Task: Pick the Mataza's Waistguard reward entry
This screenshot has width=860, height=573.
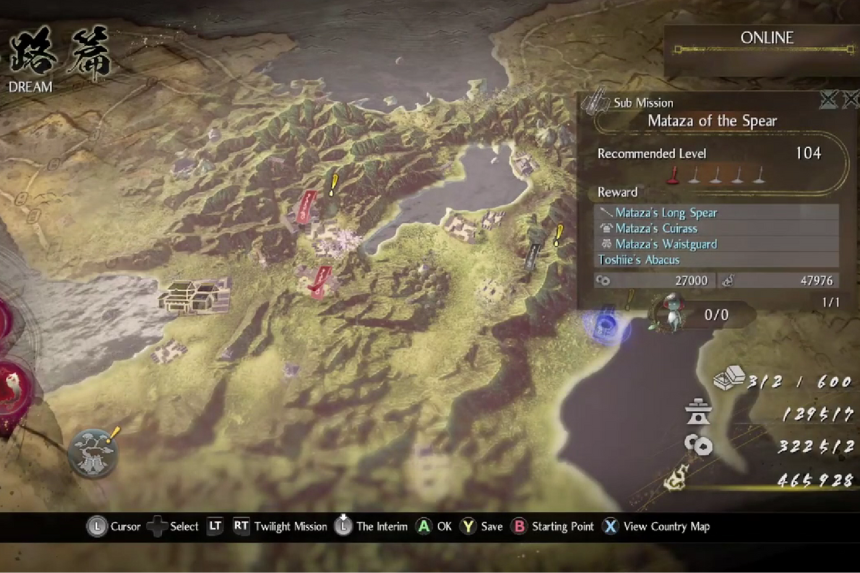Action: pos(666,244)
